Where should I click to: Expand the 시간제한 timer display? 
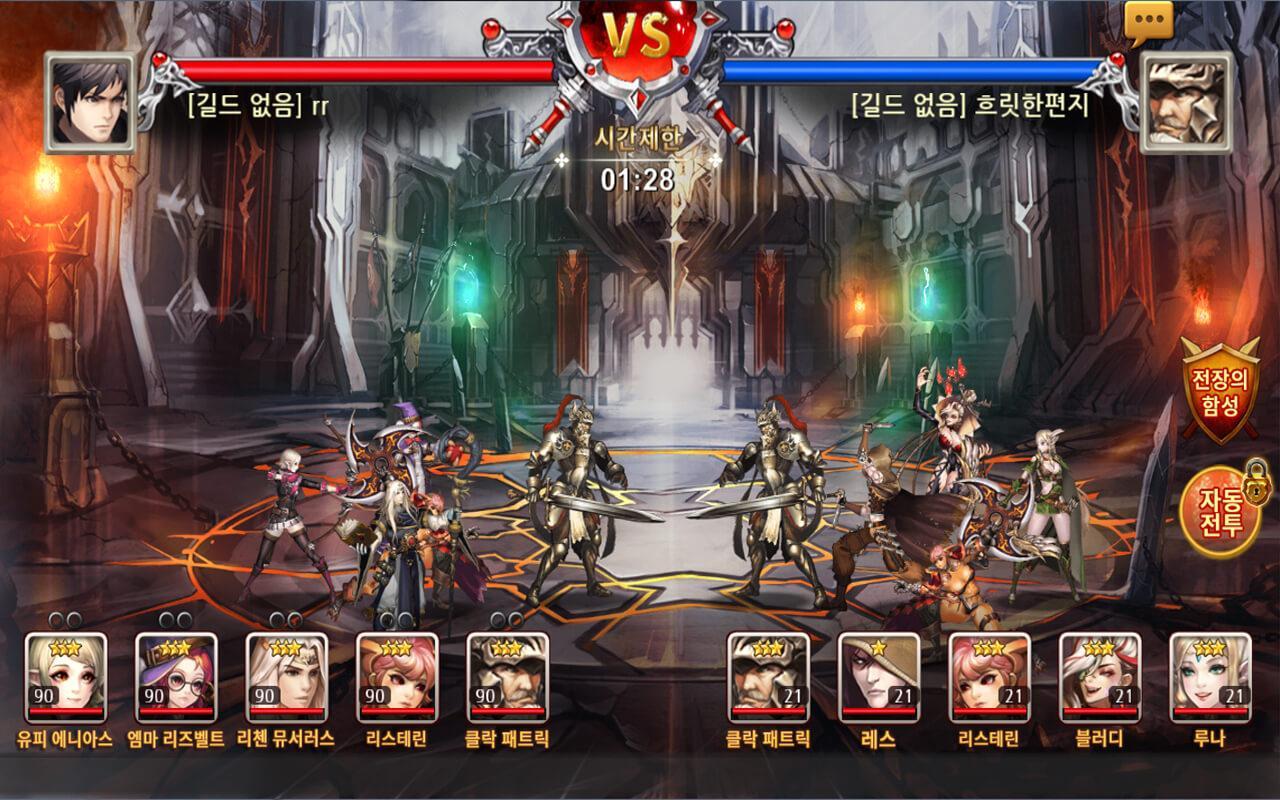(640, 160)
